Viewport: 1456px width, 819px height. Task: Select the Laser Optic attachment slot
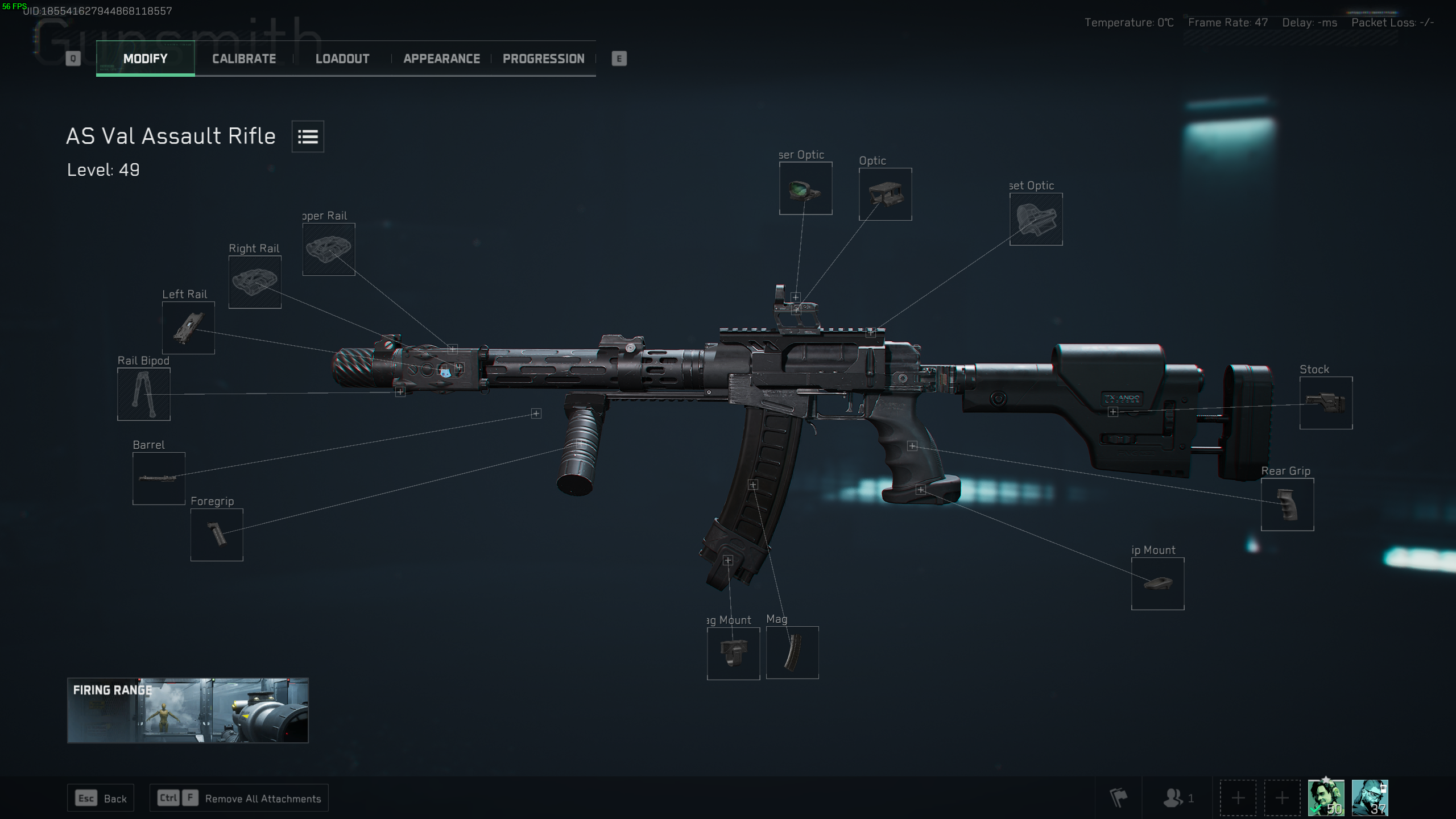[805, 189]
